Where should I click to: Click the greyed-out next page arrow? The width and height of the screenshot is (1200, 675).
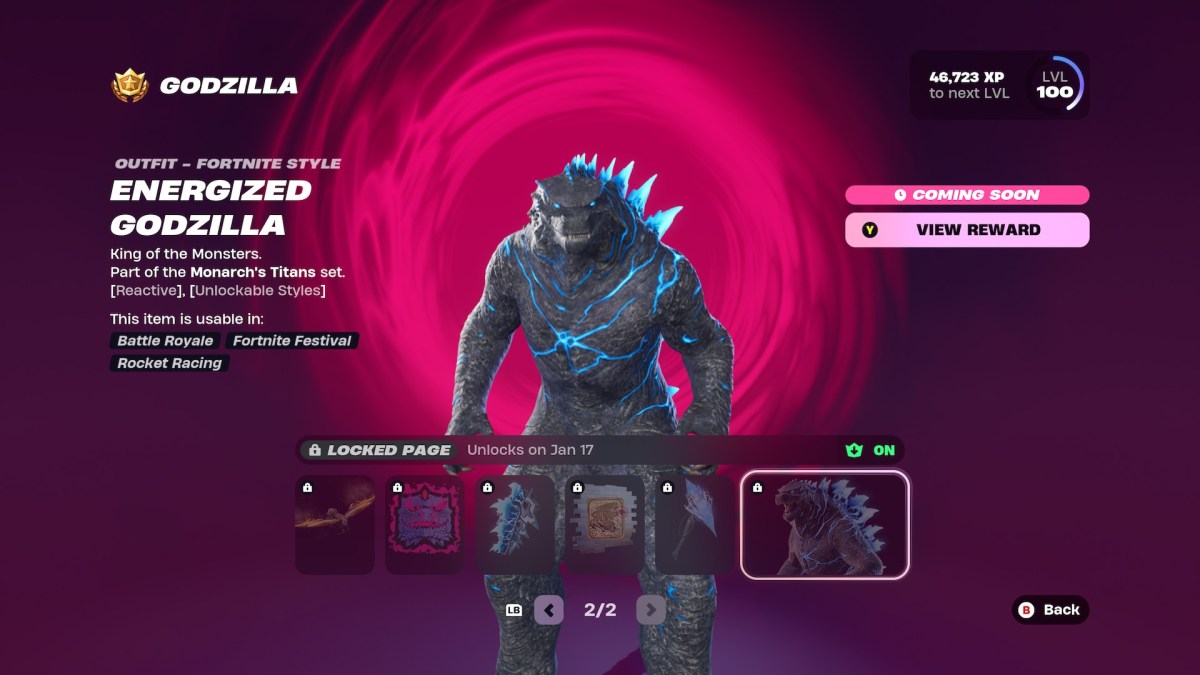pyautogui.click(x=650, y=609)
